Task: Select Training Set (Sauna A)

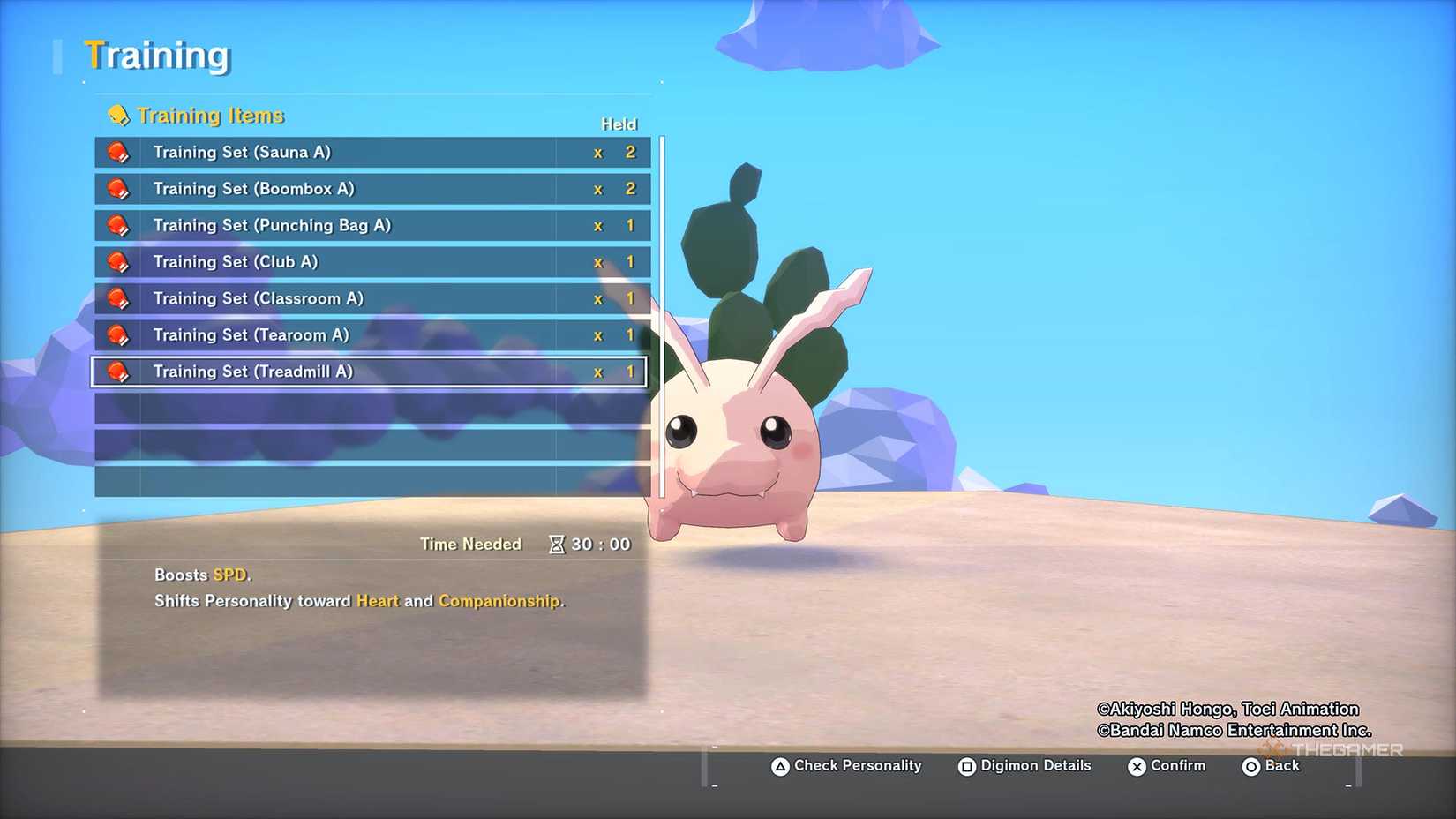Action: click(x=371, y=152)
